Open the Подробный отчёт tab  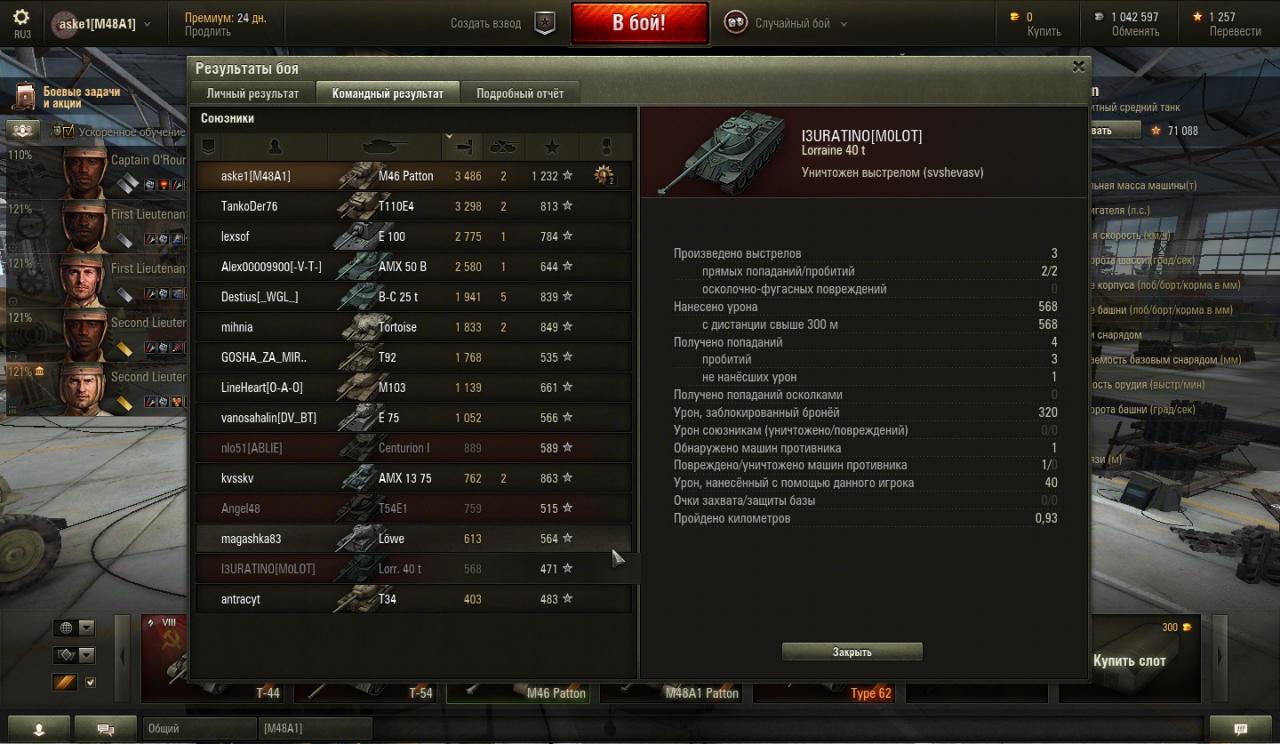[520, 93]
